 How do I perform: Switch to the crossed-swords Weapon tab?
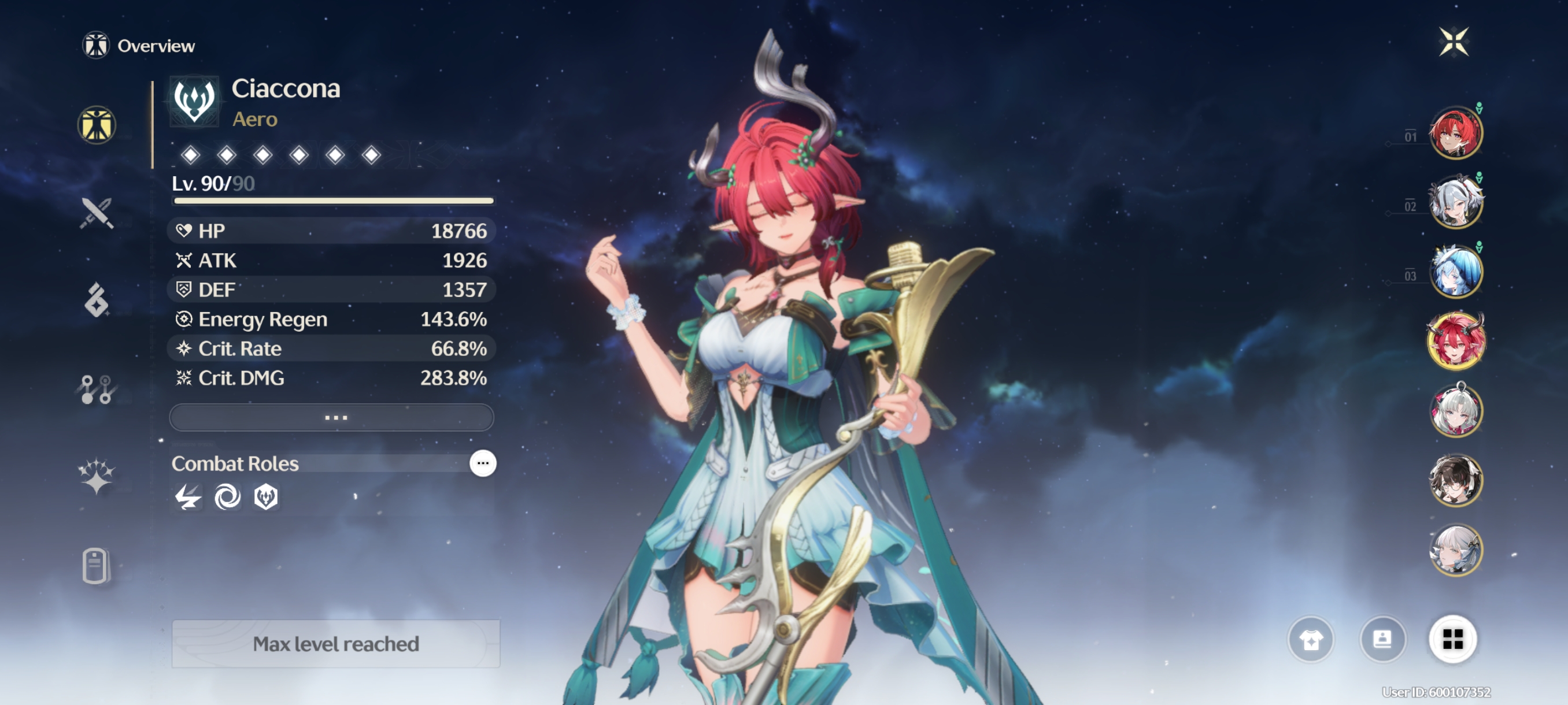pyautogui.click(x=96, y=213)
